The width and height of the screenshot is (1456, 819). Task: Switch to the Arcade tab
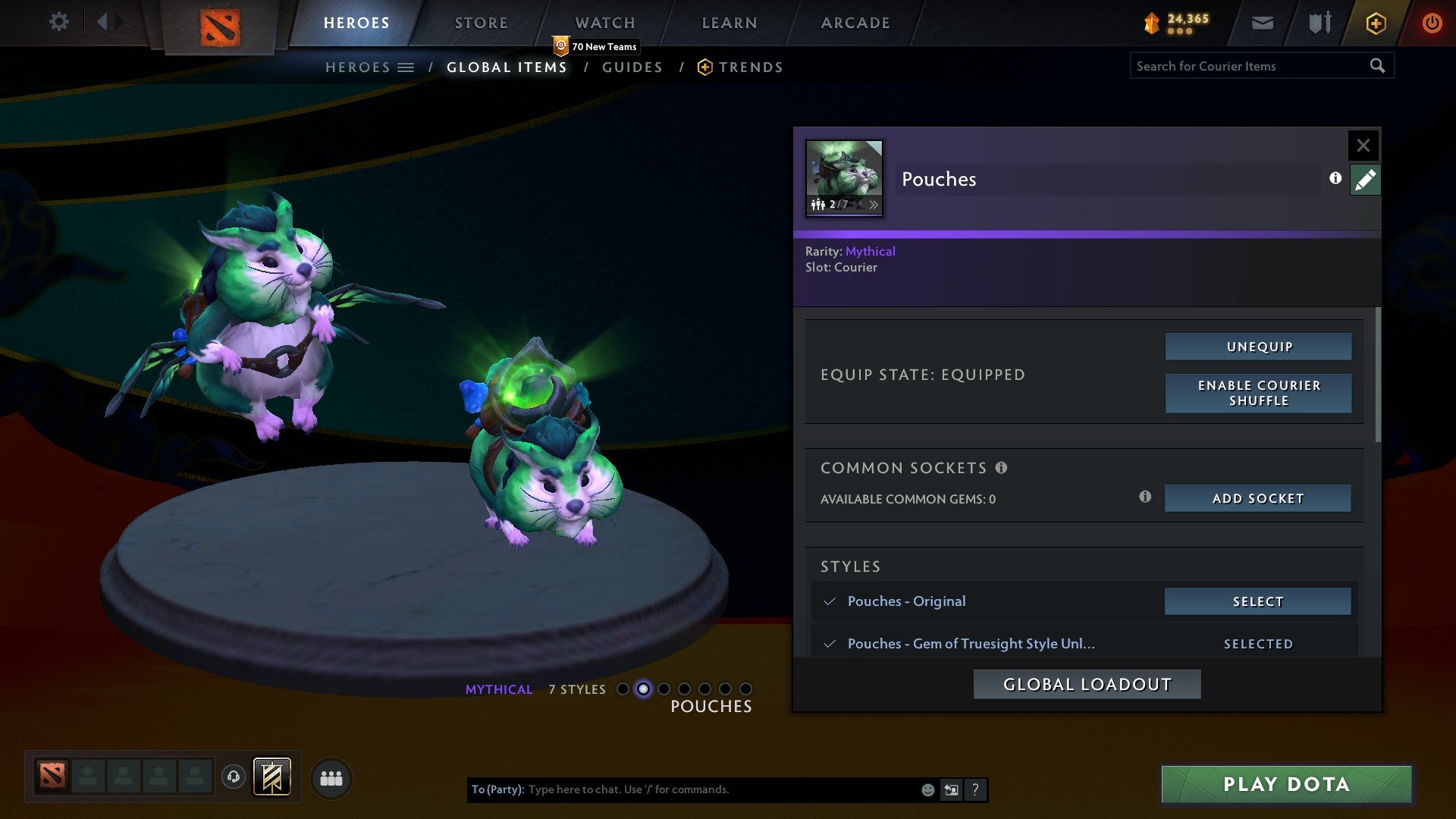click(855, 22)
